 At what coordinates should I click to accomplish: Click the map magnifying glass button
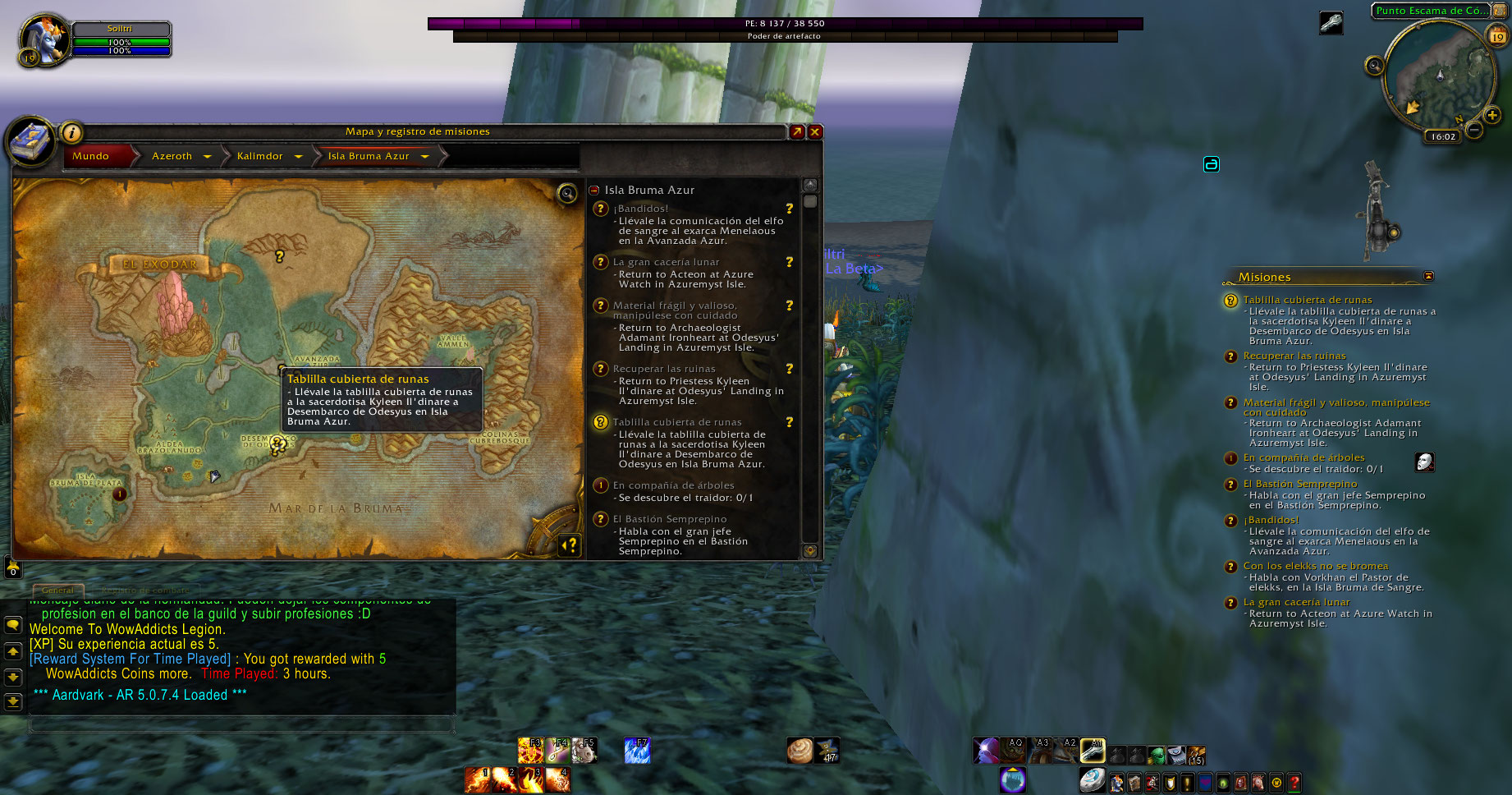567,194
